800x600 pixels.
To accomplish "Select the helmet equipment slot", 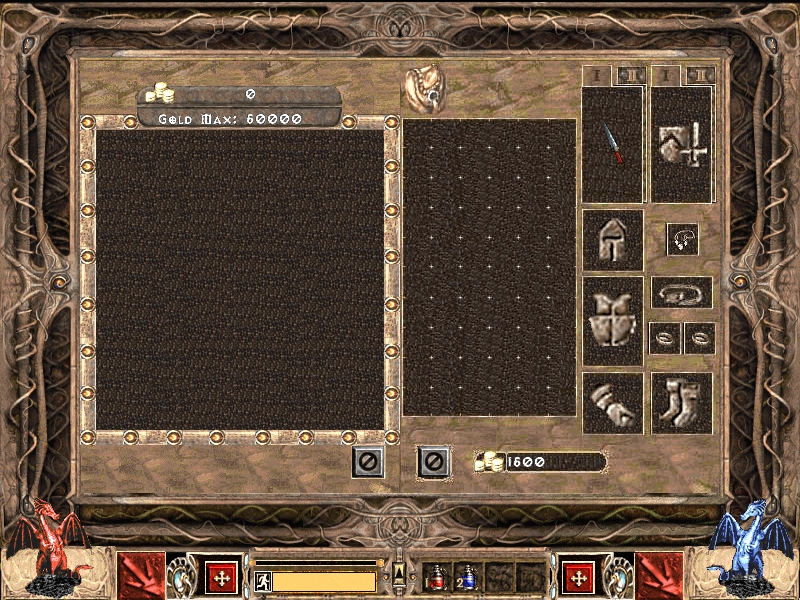I will click(612, 239).
